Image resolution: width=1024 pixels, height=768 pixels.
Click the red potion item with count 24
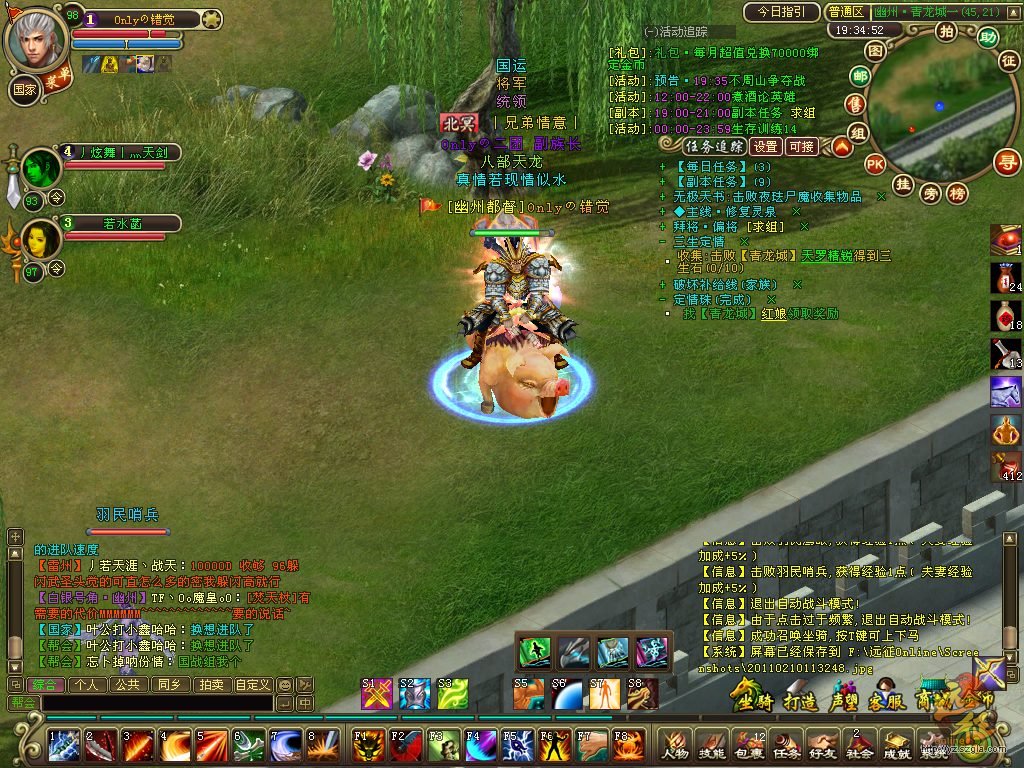point(1005,277)
